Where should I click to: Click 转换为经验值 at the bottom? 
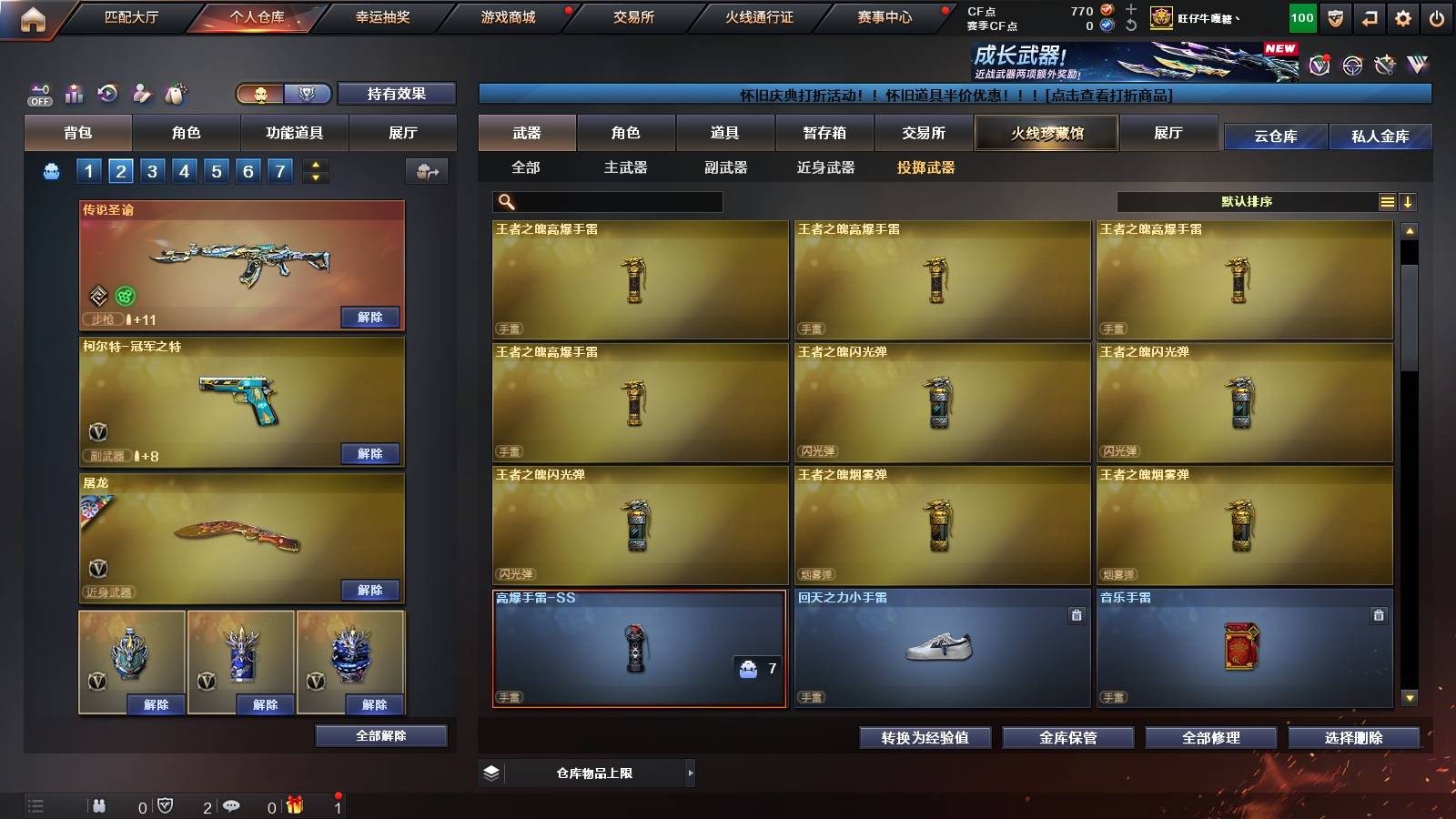[x=926, y=738]
